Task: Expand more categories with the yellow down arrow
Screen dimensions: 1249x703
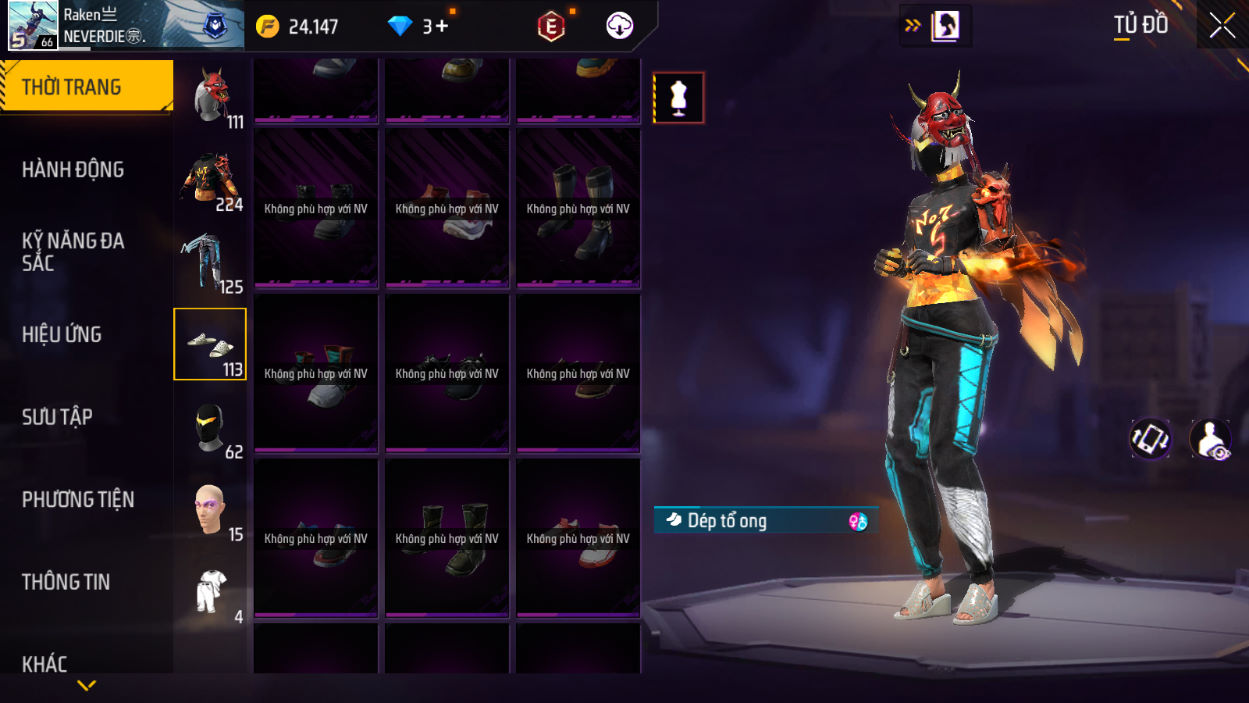Action: (87, 686)
